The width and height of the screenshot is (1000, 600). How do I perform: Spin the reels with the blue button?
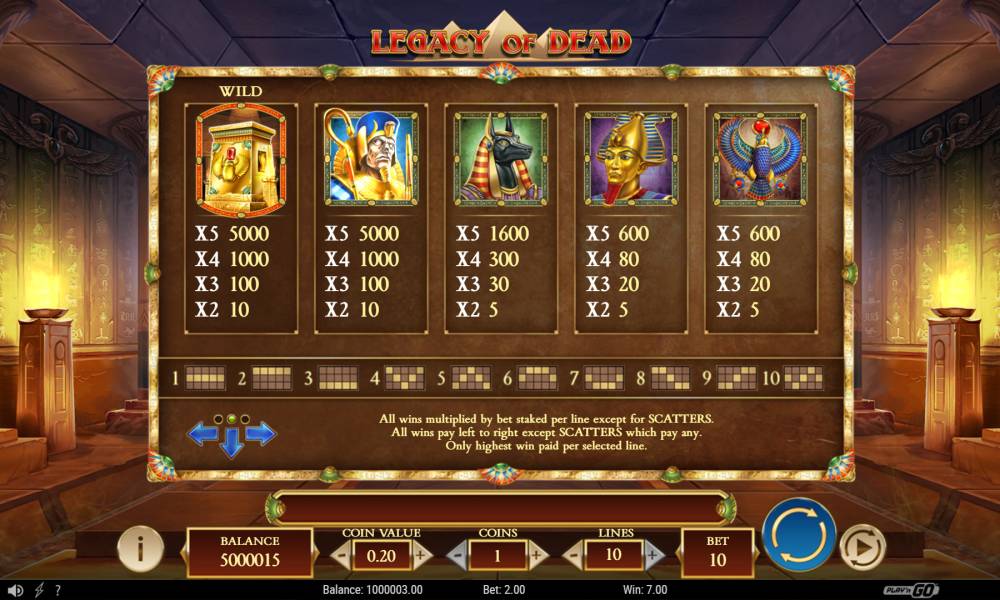pos(799,534)
